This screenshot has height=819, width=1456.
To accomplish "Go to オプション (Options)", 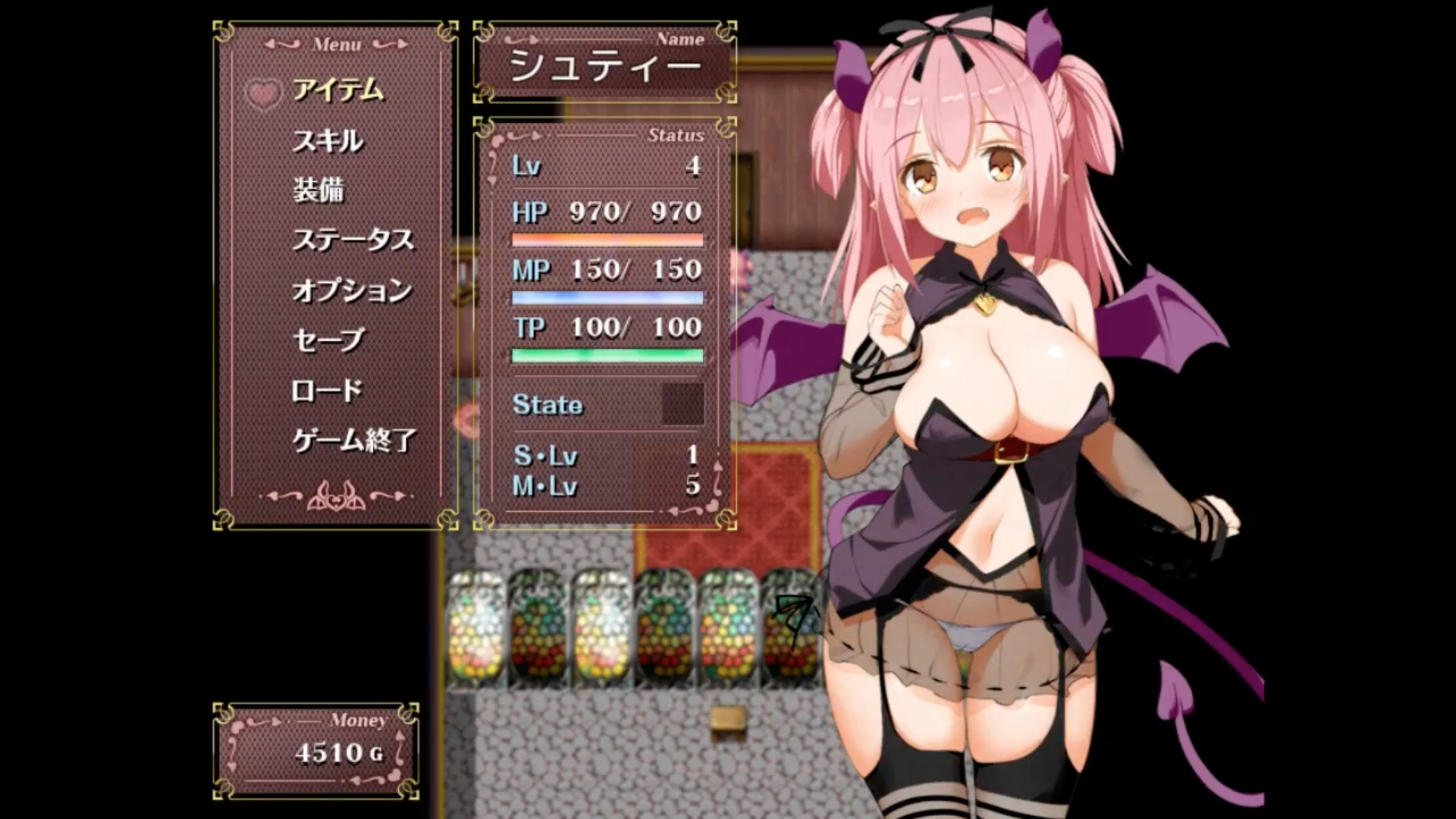I will pos(352,290).
